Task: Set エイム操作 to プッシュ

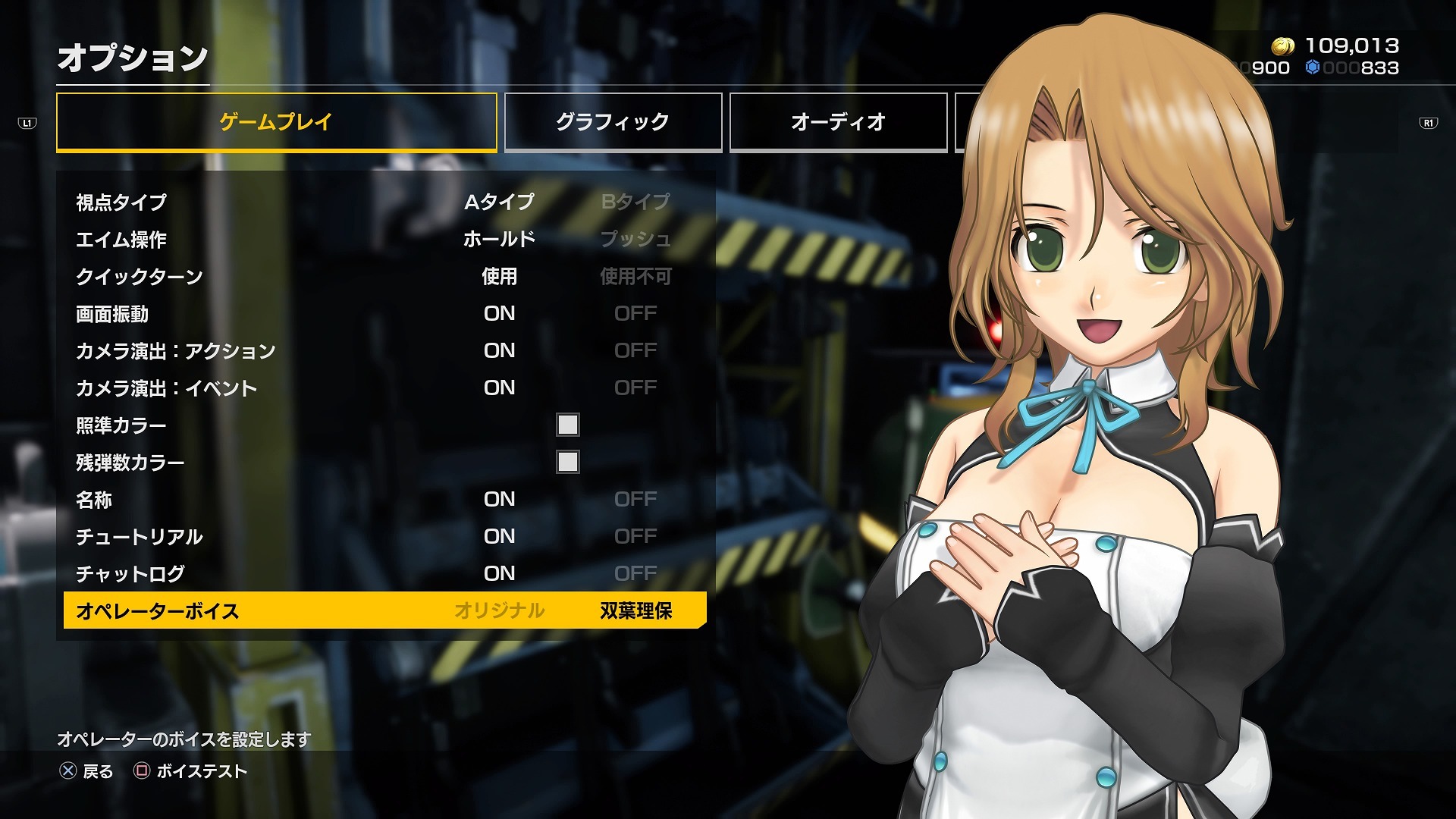Action: (x=635, y=239)
